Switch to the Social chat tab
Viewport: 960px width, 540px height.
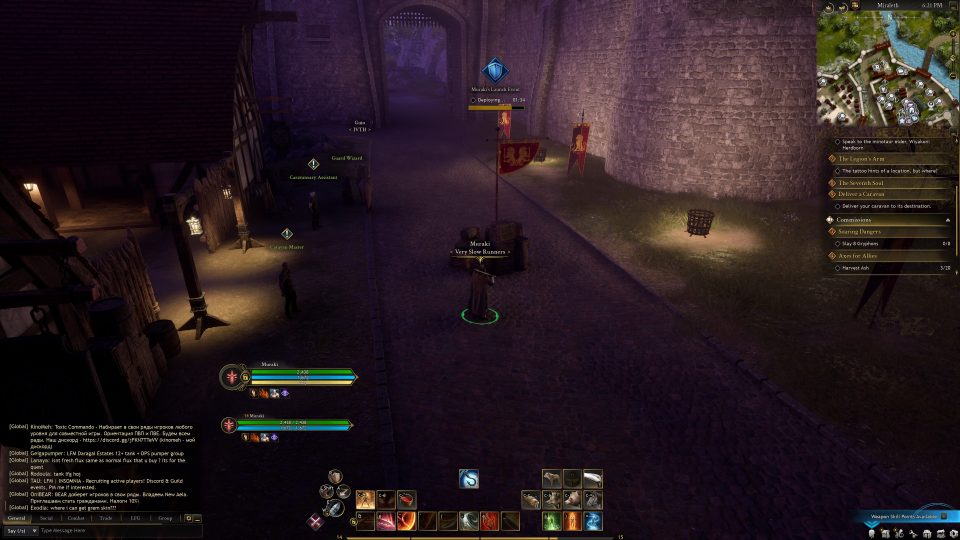click(47, 518)
